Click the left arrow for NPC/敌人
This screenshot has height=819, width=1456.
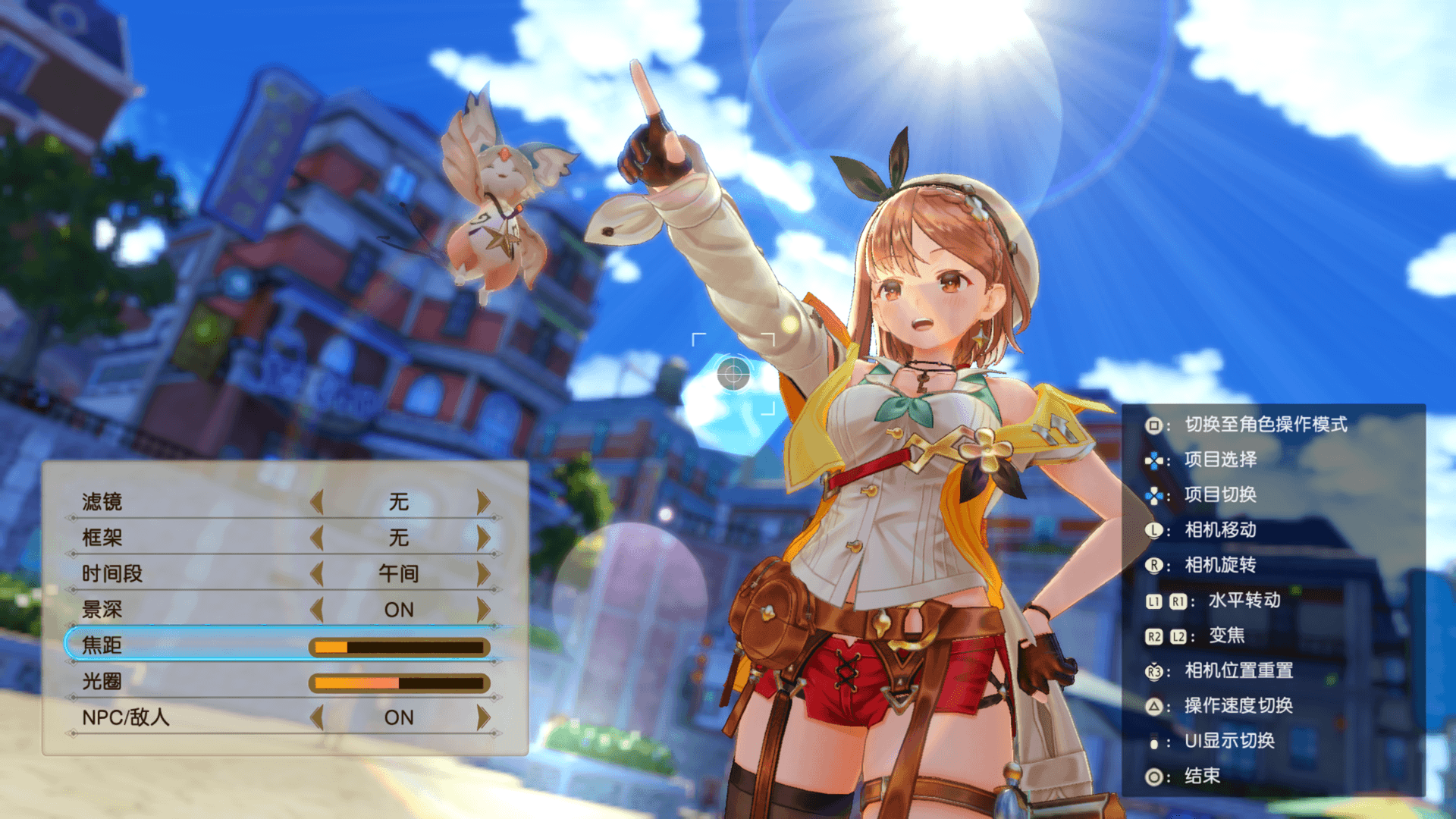pyautogui.click(x=317, y=717)
